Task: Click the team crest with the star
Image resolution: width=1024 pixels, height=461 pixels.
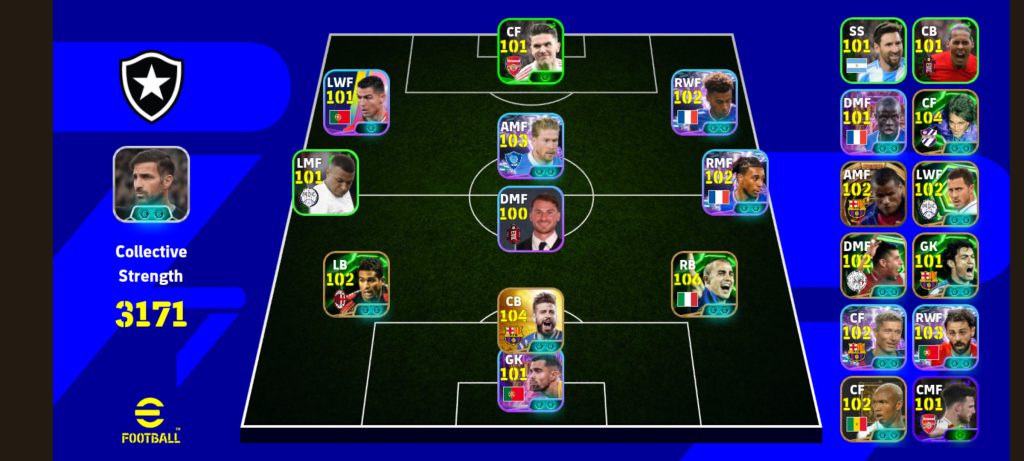Action: tap(151, 87)
